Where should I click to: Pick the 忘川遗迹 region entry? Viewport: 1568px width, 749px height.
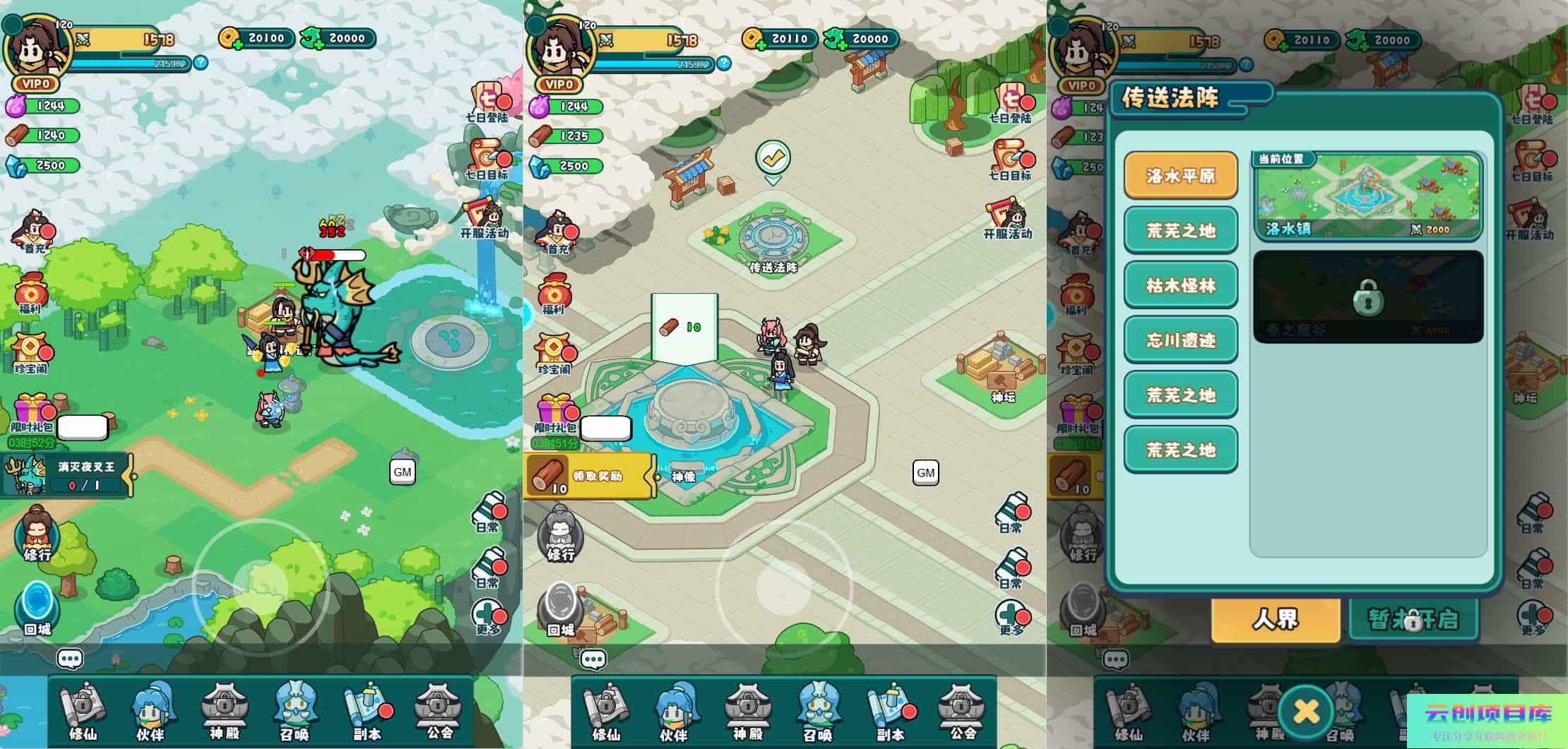(x=1180, y=340)
